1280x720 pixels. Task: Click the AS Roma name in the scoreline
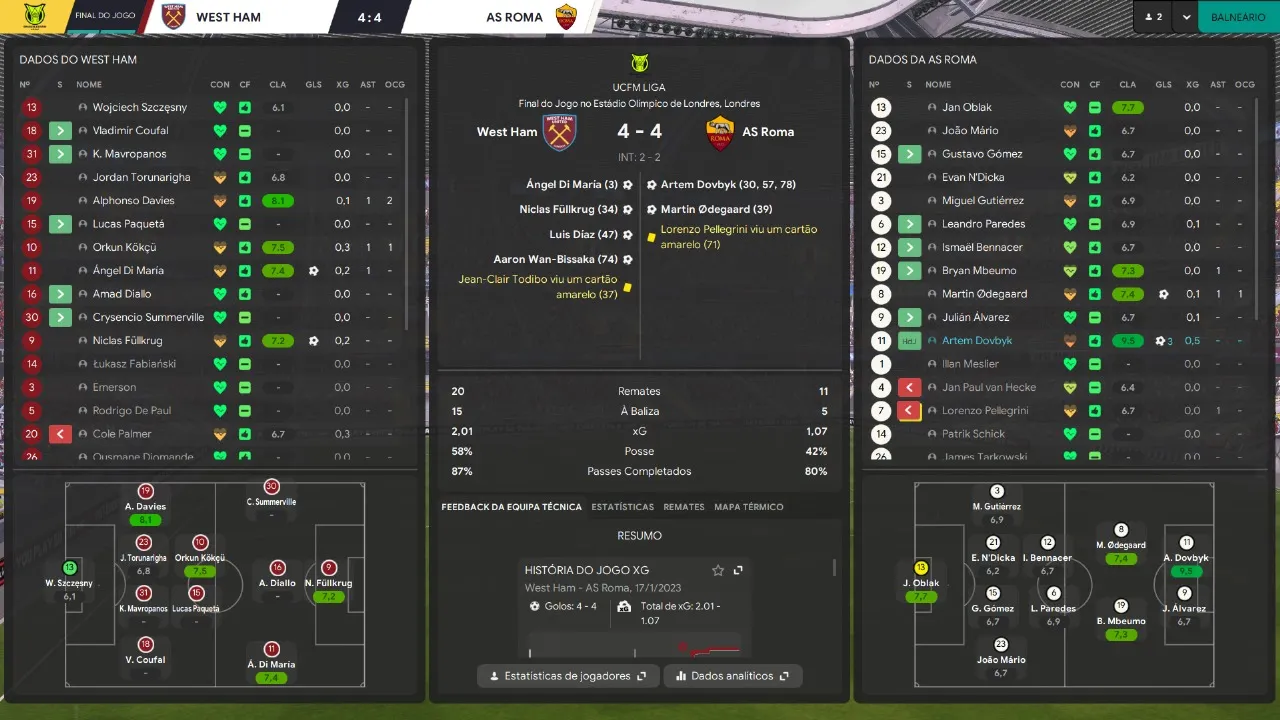pyautogui.click(x=767, y=132)
